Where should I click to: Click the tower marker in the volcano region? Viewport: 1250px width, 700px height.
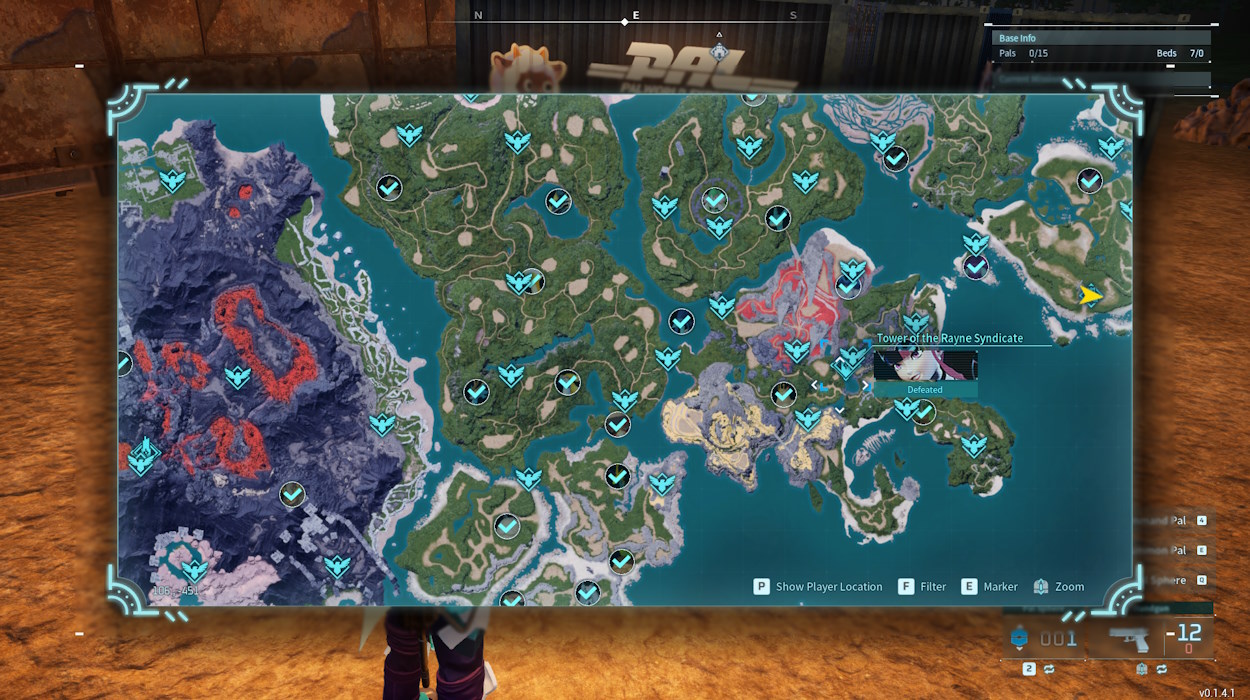pyautogui.click(x=144, y=453)
